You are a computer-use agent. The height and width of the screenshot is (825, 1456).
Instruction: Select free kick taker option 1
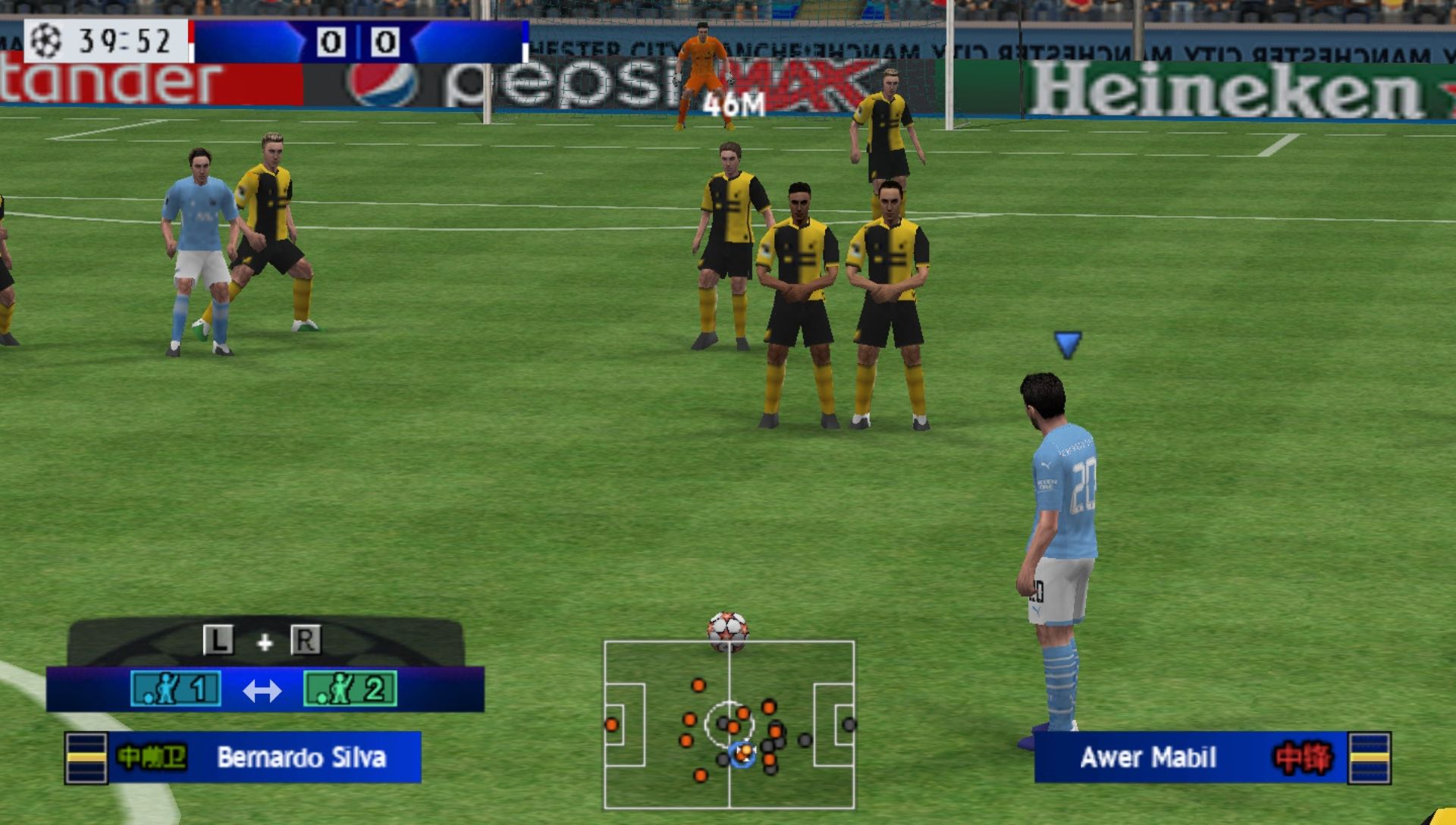click(176, 689)
